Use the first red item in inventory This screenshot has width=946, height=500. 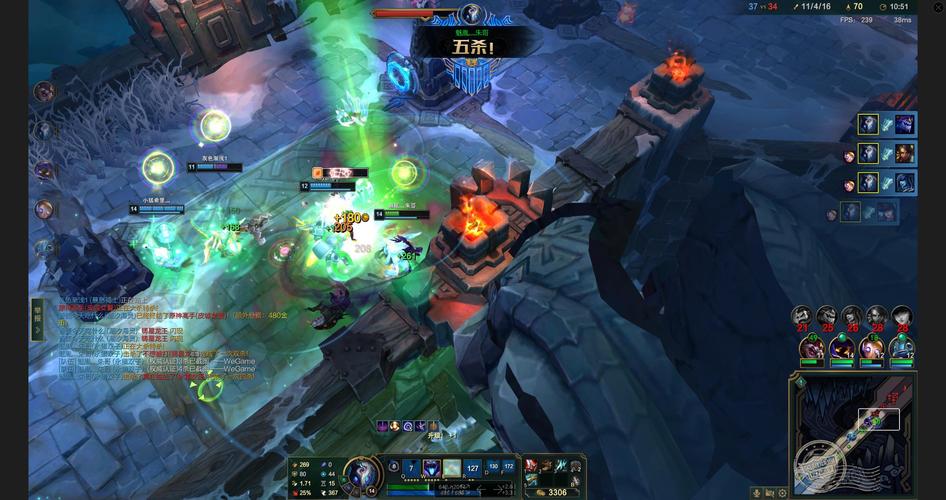[531, 466]
